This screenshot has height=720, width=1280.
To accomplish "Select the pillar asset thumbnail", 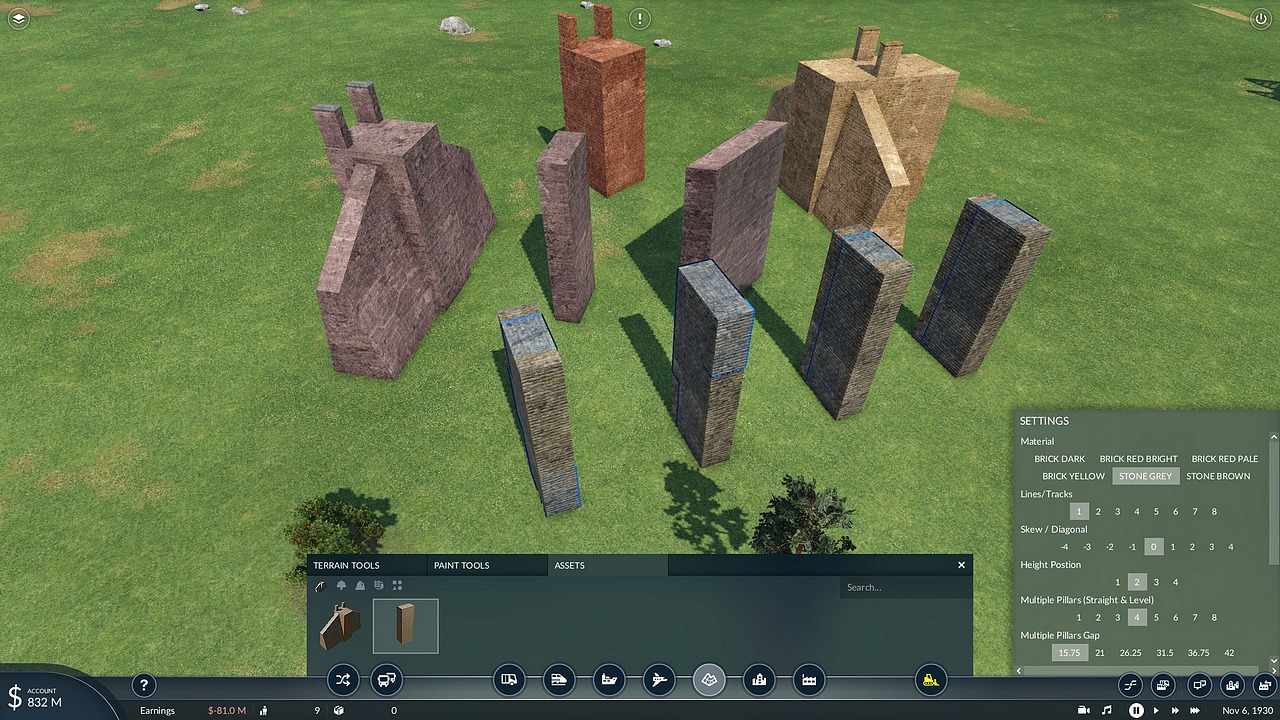I will 405,626.
